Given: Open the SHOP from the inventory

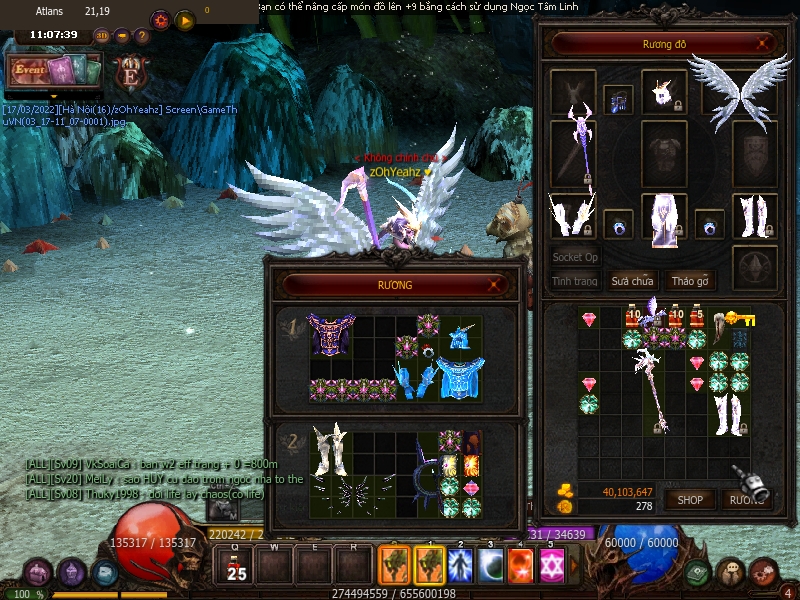Looking at the screenshot, I should [x=690, y=499].
